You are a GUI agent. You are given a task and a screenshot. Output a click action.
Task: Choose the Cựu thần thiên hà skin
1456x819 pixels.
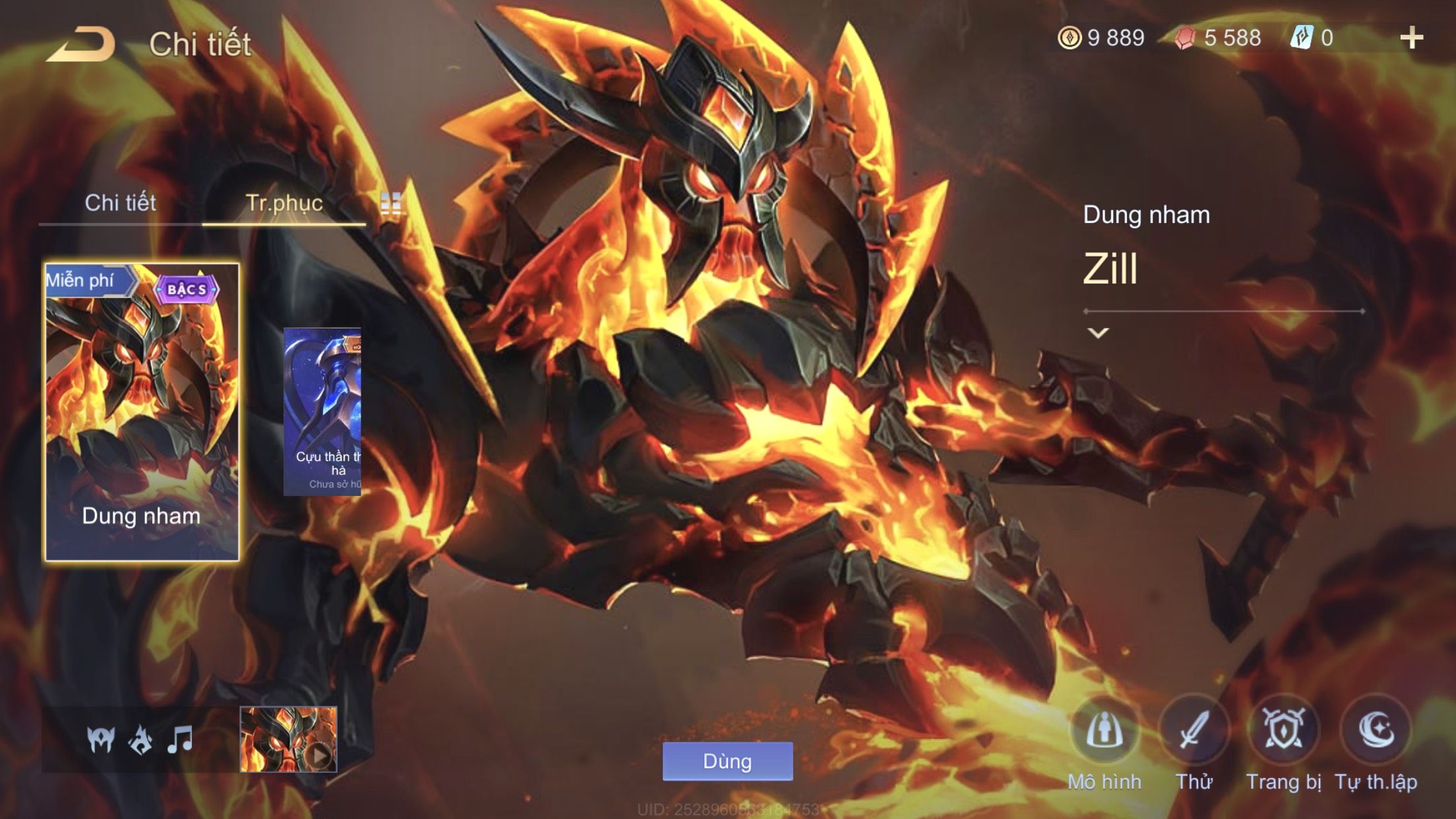(x=322, y=411)
